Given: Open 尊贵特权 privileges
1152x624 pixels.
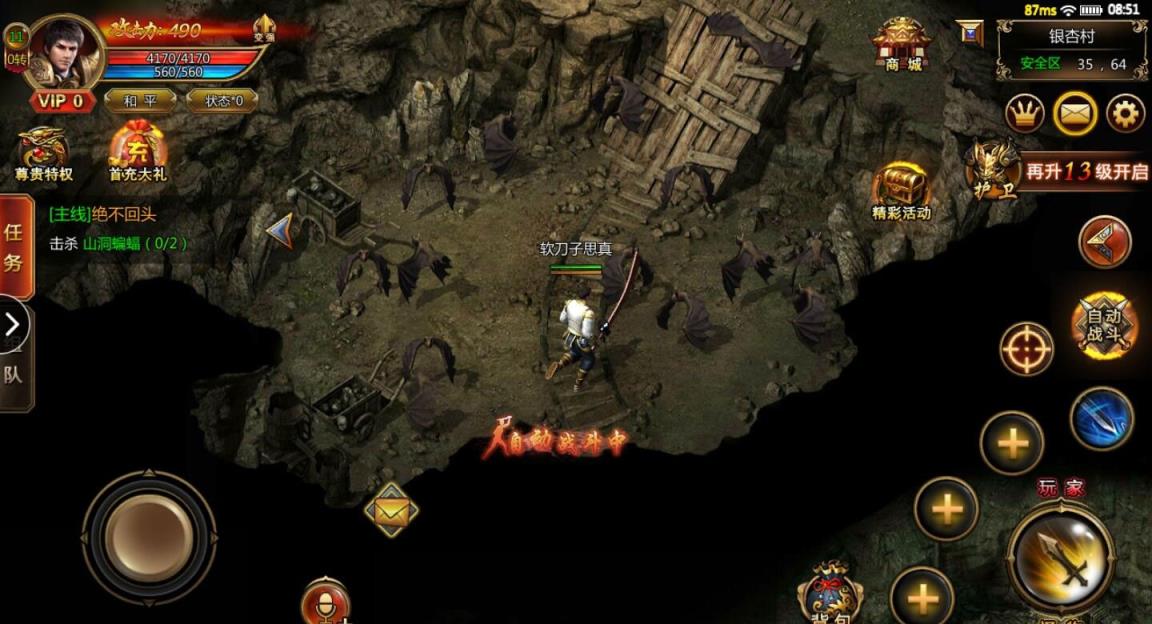Looking at the screenshot, I should 43,155.
